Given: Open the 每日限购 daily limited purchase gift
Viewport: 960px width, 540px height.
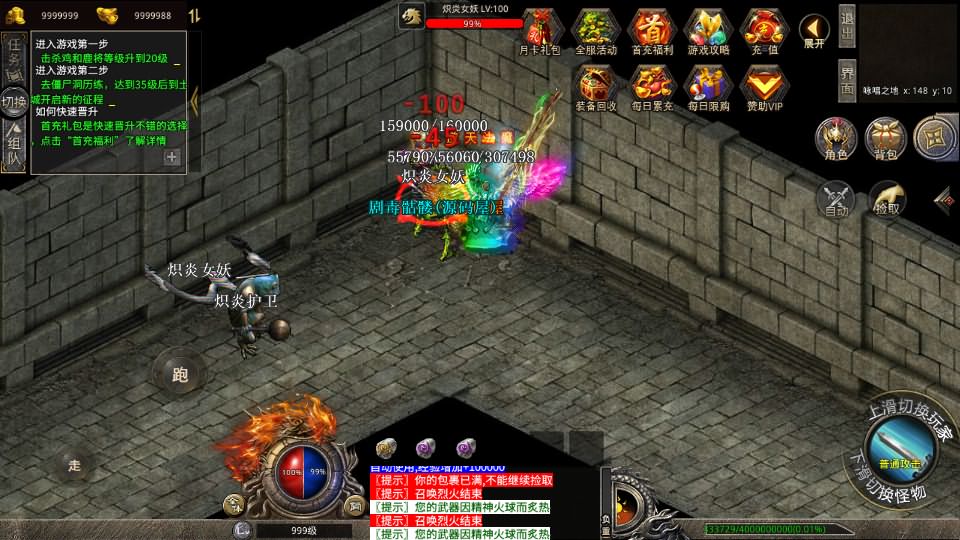Looking at the screenshot, I should point(708,86).
